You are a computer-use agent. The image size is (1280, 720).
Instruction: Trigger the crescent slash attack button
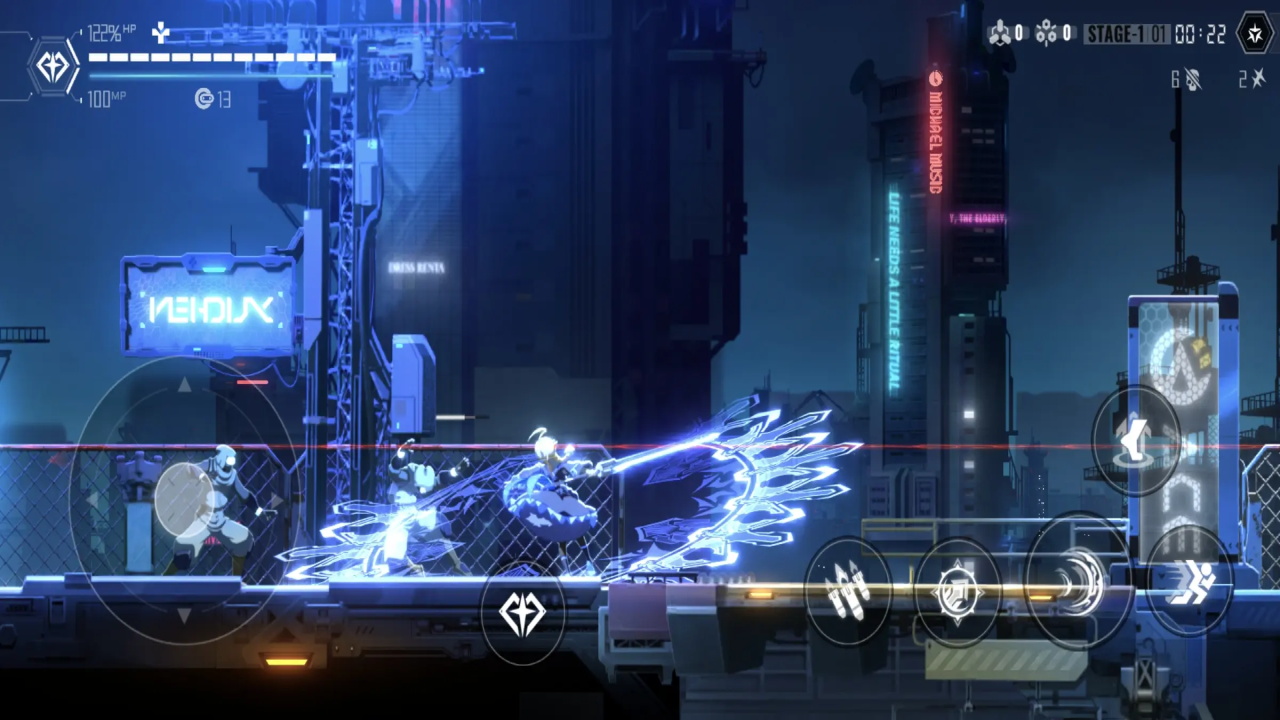[x=1076, y=582]
